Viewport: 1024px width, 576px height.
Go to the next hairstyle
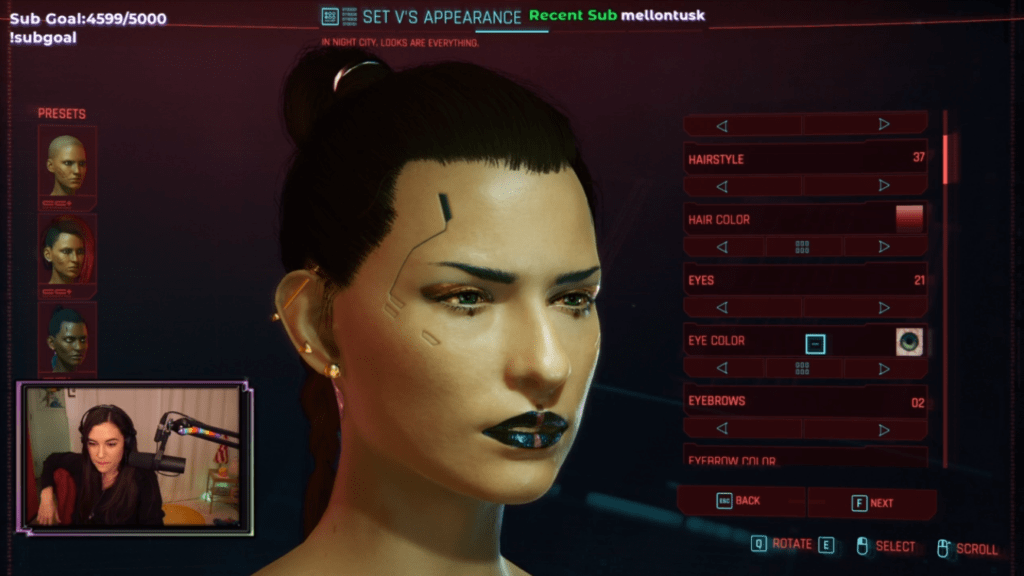point(883,185)
